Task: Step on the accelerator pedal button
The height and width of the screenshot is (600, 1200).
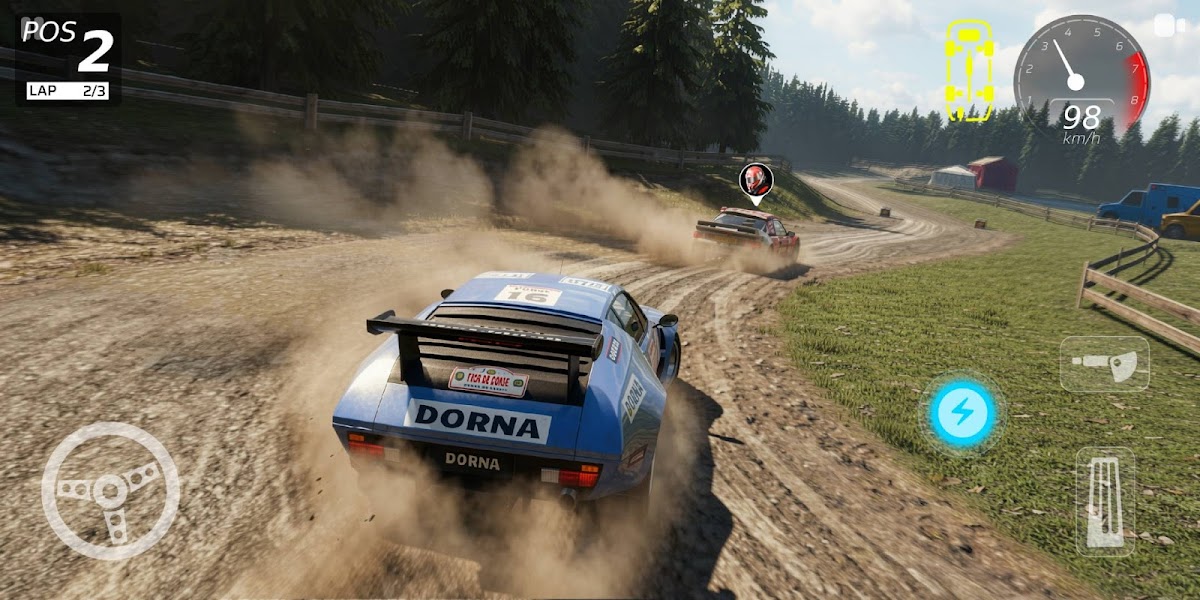Action: point(1105,501)
